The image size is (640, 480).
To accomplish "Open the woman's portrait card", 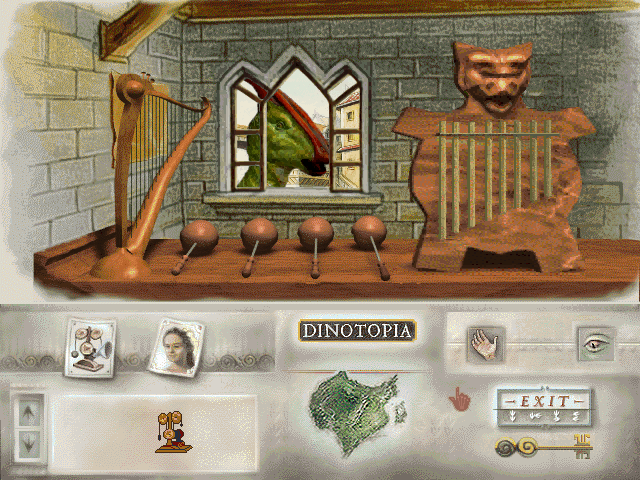I will click(178, 345).
